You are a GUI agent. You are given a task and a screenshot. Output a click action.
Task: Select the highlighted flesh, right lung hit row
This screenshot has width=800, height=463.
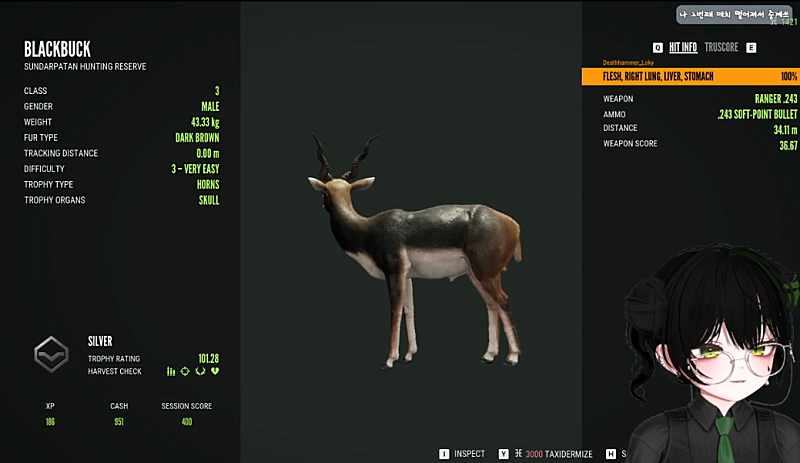[x=690, y=76]
